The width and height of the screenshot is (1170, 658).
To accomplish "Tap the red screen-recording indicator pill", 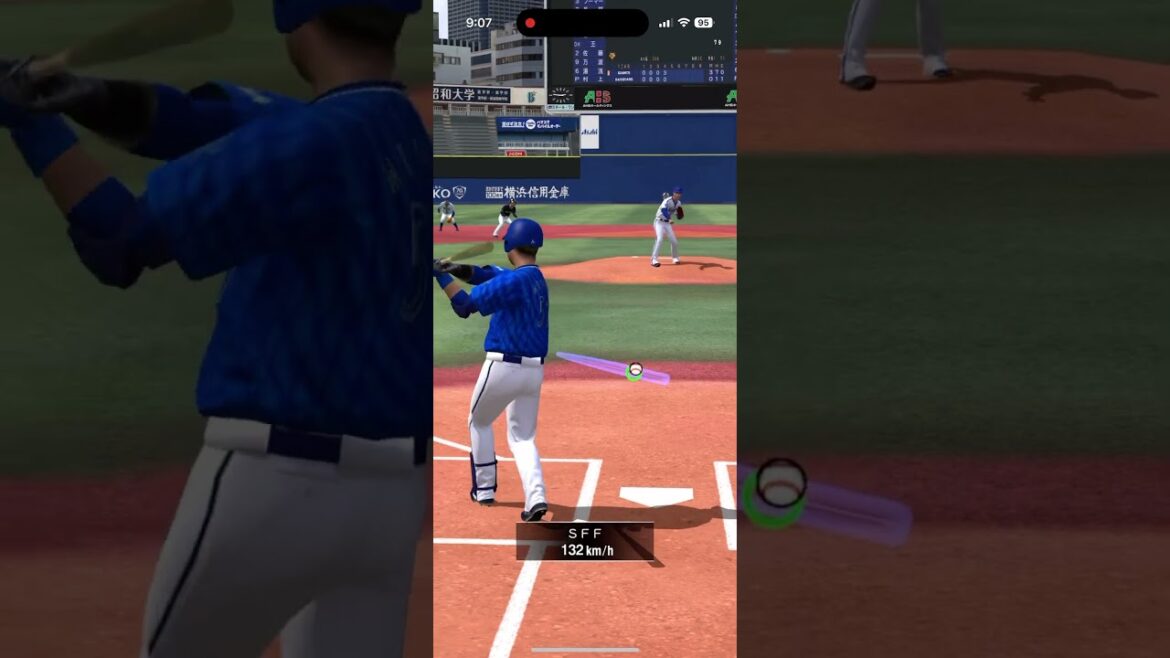I will (582, 23).
